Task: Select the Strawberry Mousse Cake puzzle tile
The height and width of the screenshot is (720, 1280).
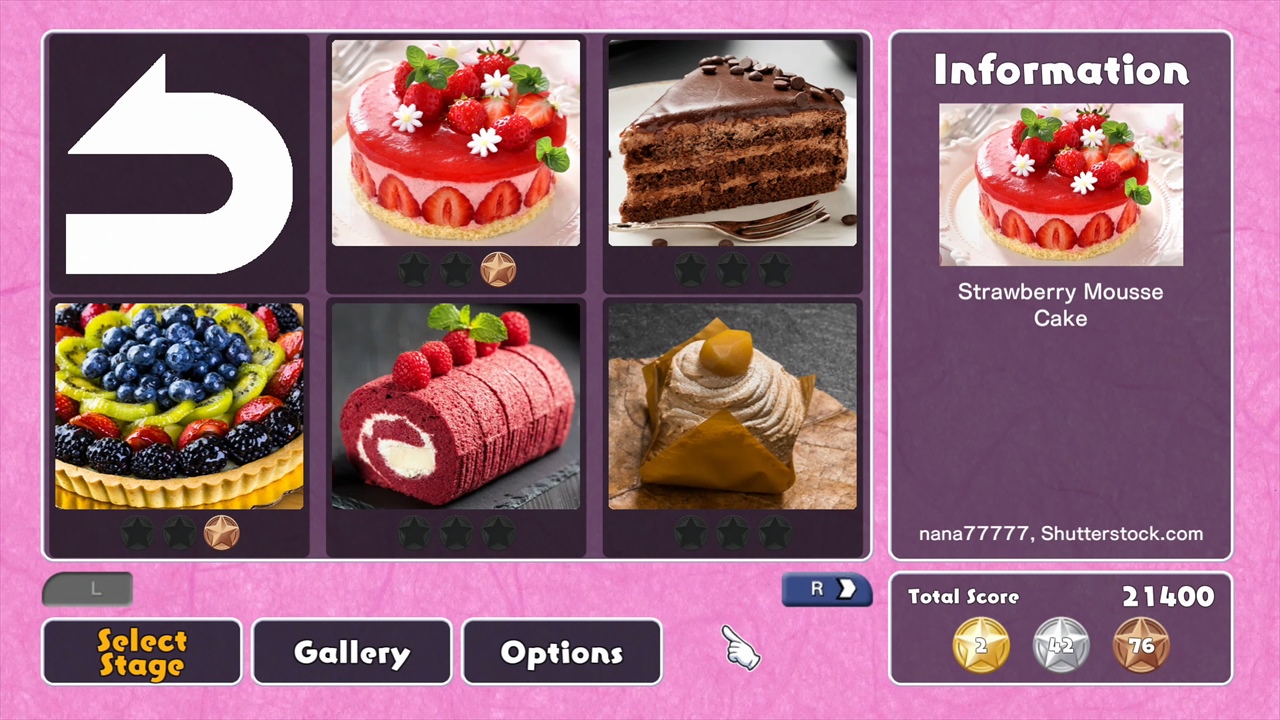Action: click(455, 140)
